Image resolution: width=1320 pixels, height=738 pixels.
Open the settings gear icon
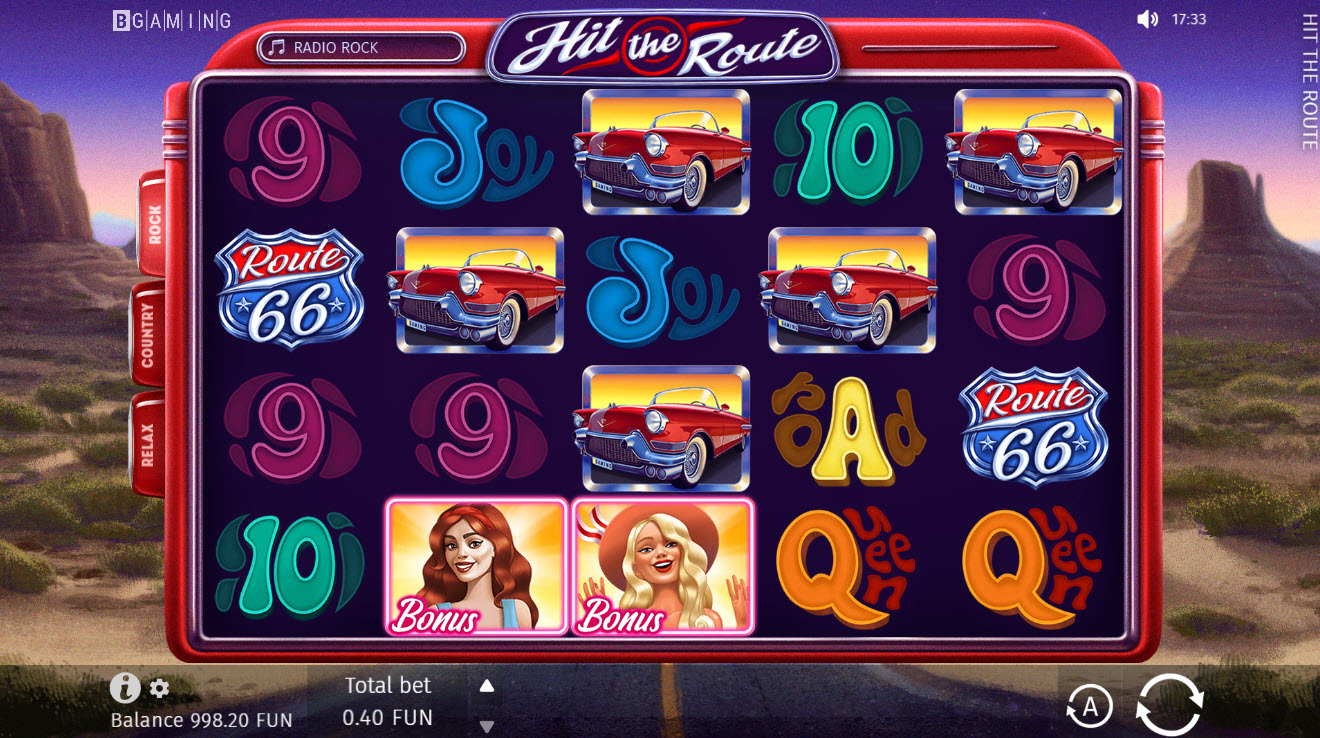[x=159, y=688]
